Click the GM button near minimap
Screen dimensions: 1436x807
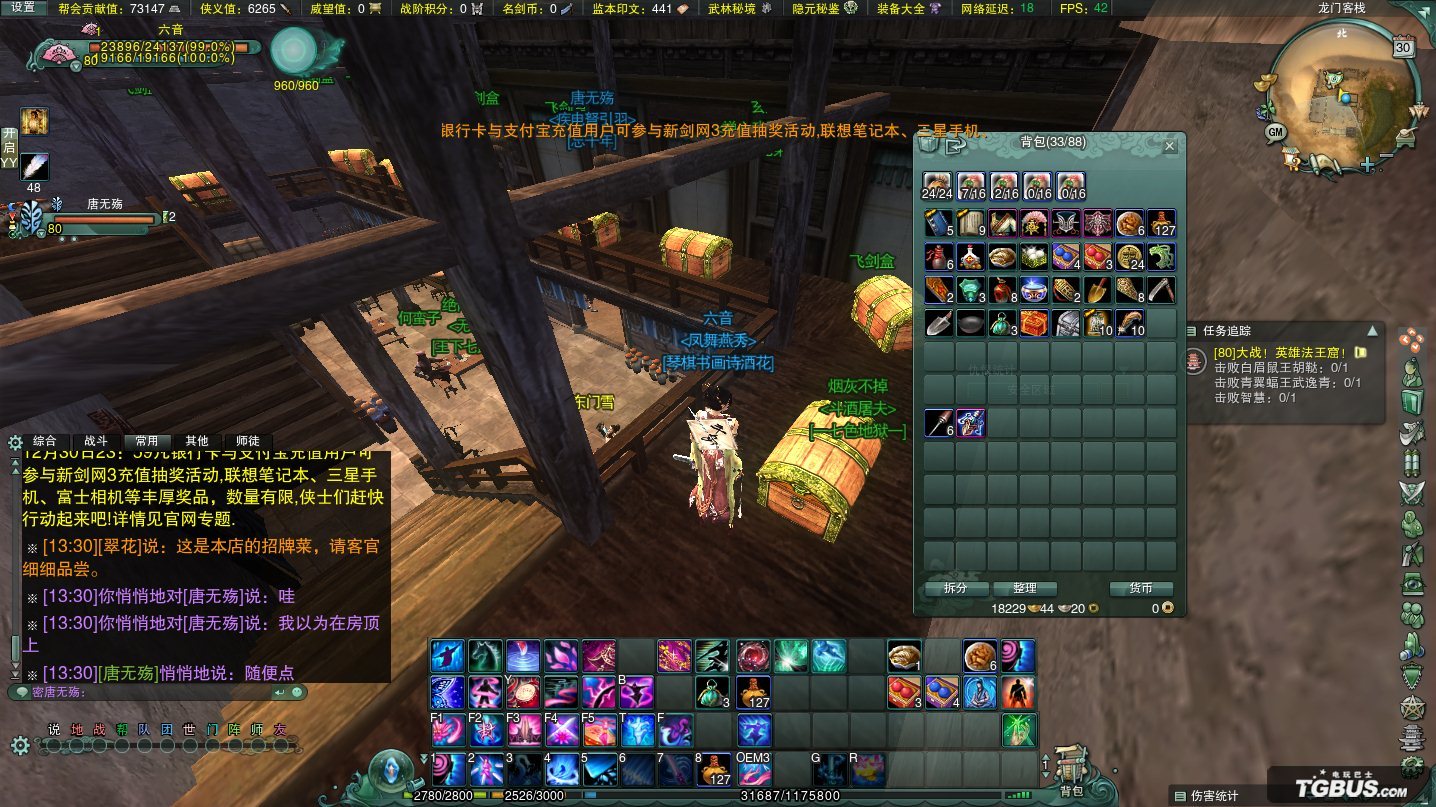coord(1275,132)
